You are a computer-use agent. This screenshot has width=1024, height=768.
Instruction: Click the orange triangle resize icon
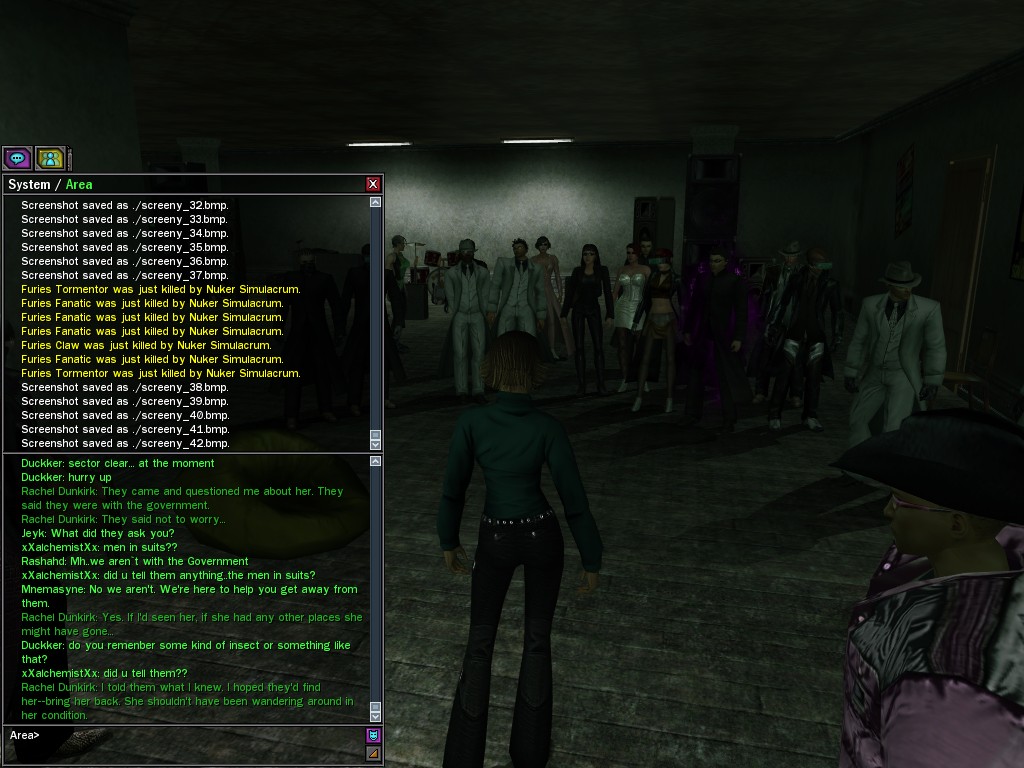374,753
